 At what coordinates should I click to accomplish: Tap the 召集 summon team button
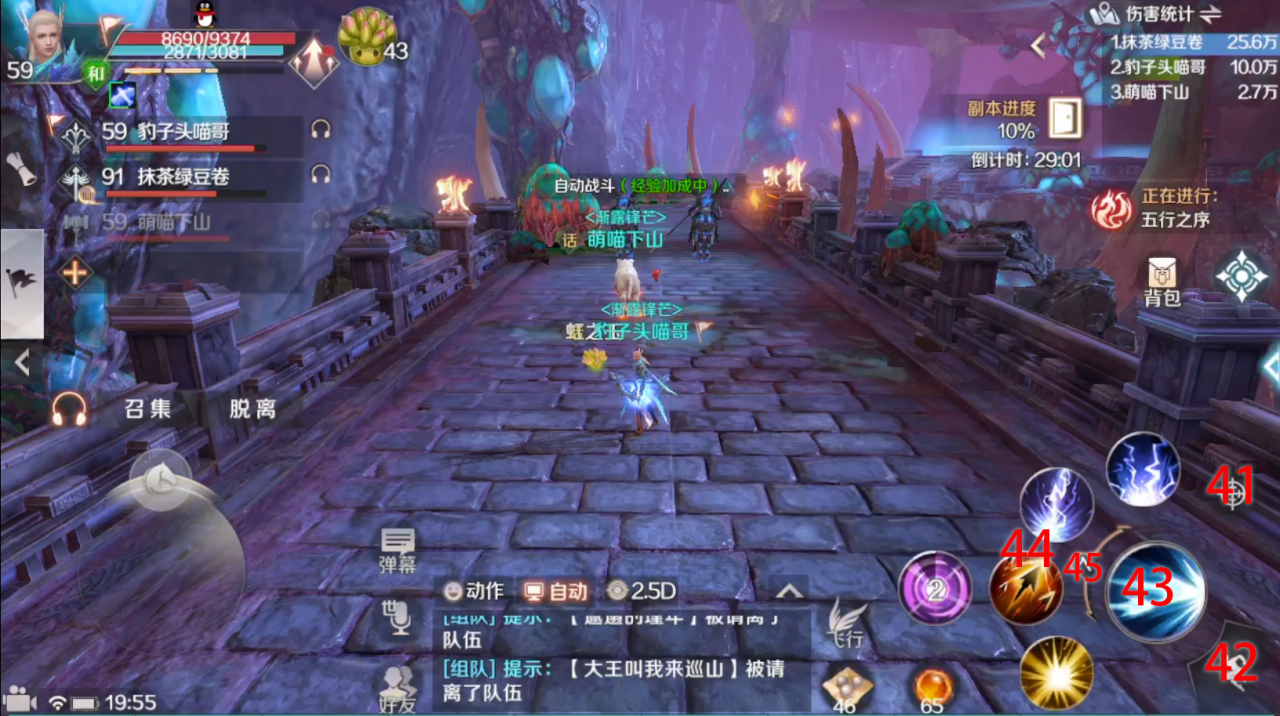tap(148, 408)
